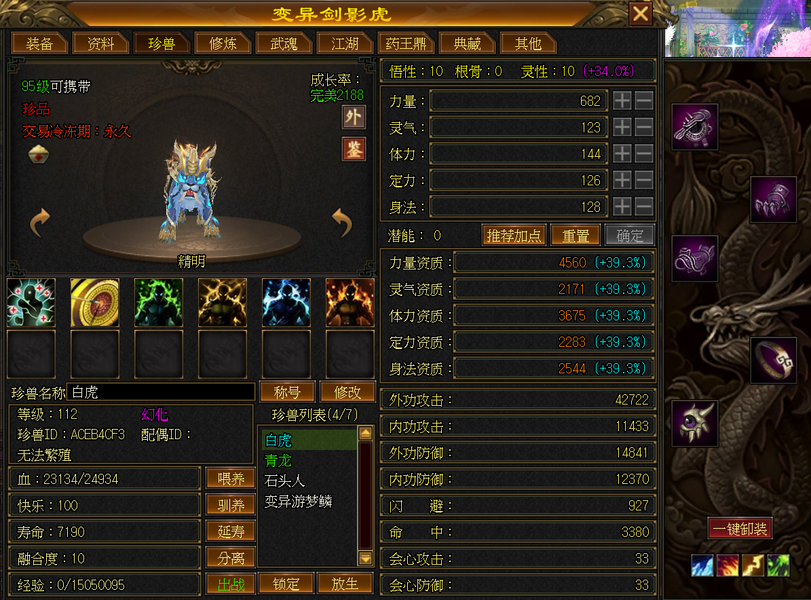Select the 武魂 tab
The height and width of the screenshot is (600, 811).
pos(284,43)
